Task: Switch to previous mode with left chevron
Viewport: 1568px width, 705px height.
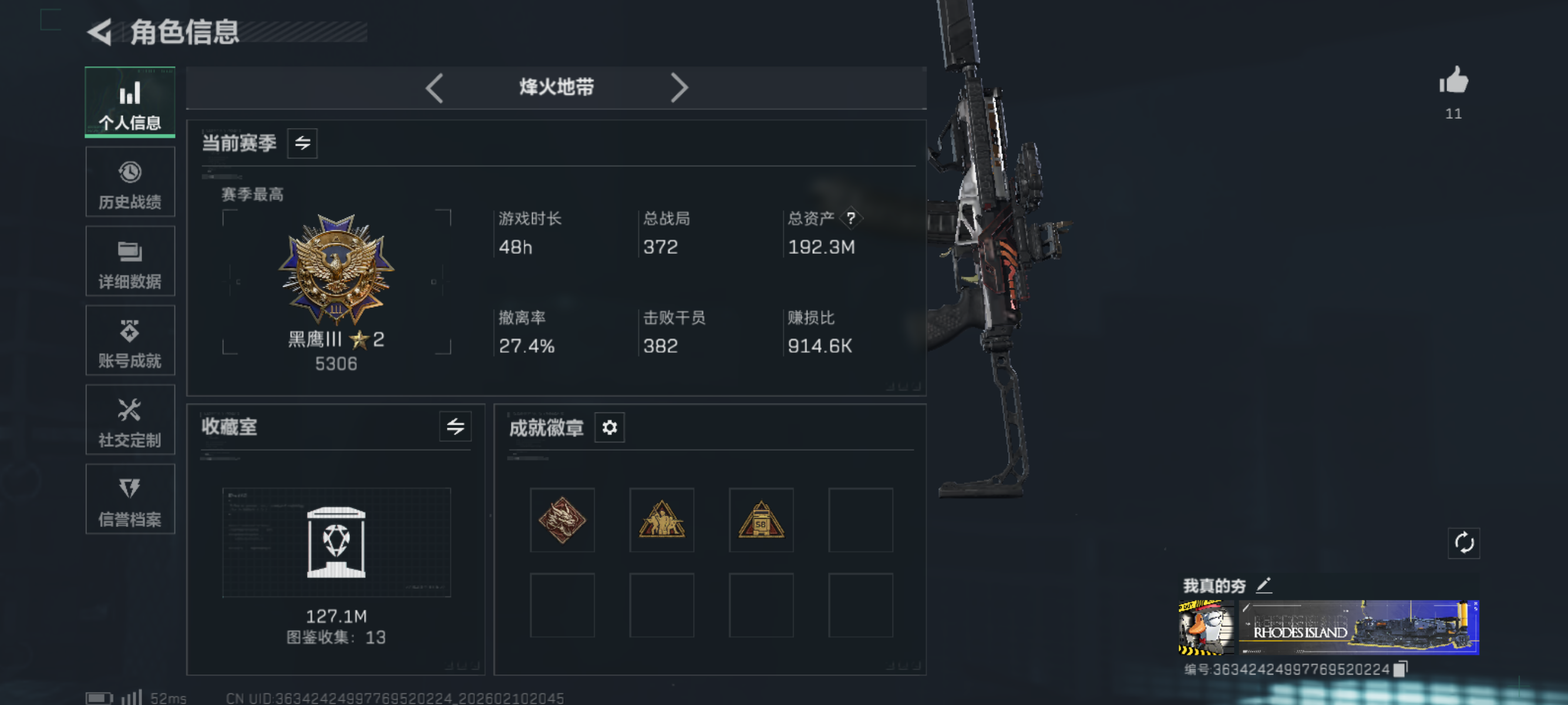Action: (x=434, y=88)
